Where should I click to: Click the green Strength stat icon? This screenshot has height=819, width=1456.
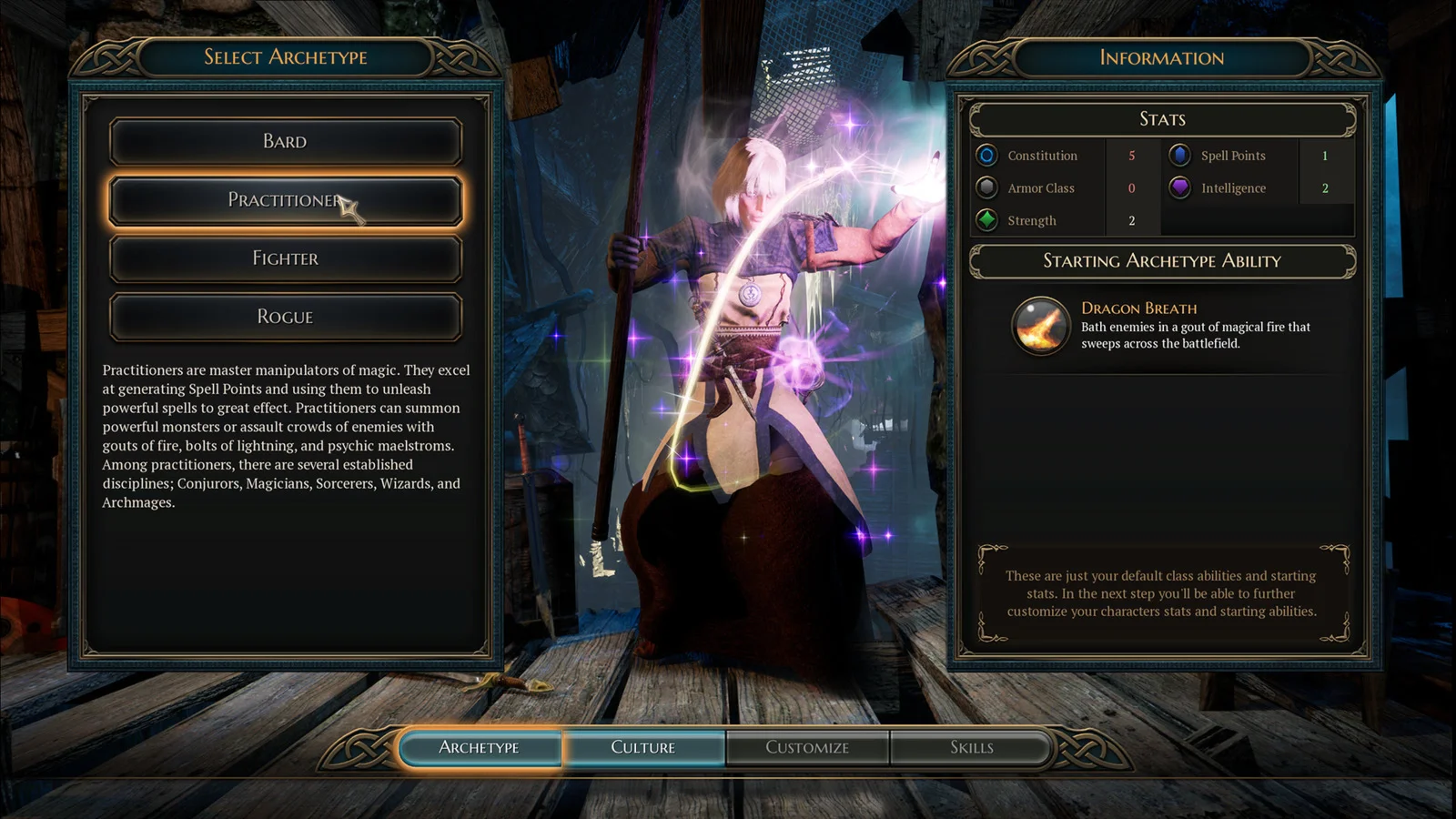coord(986,220)
